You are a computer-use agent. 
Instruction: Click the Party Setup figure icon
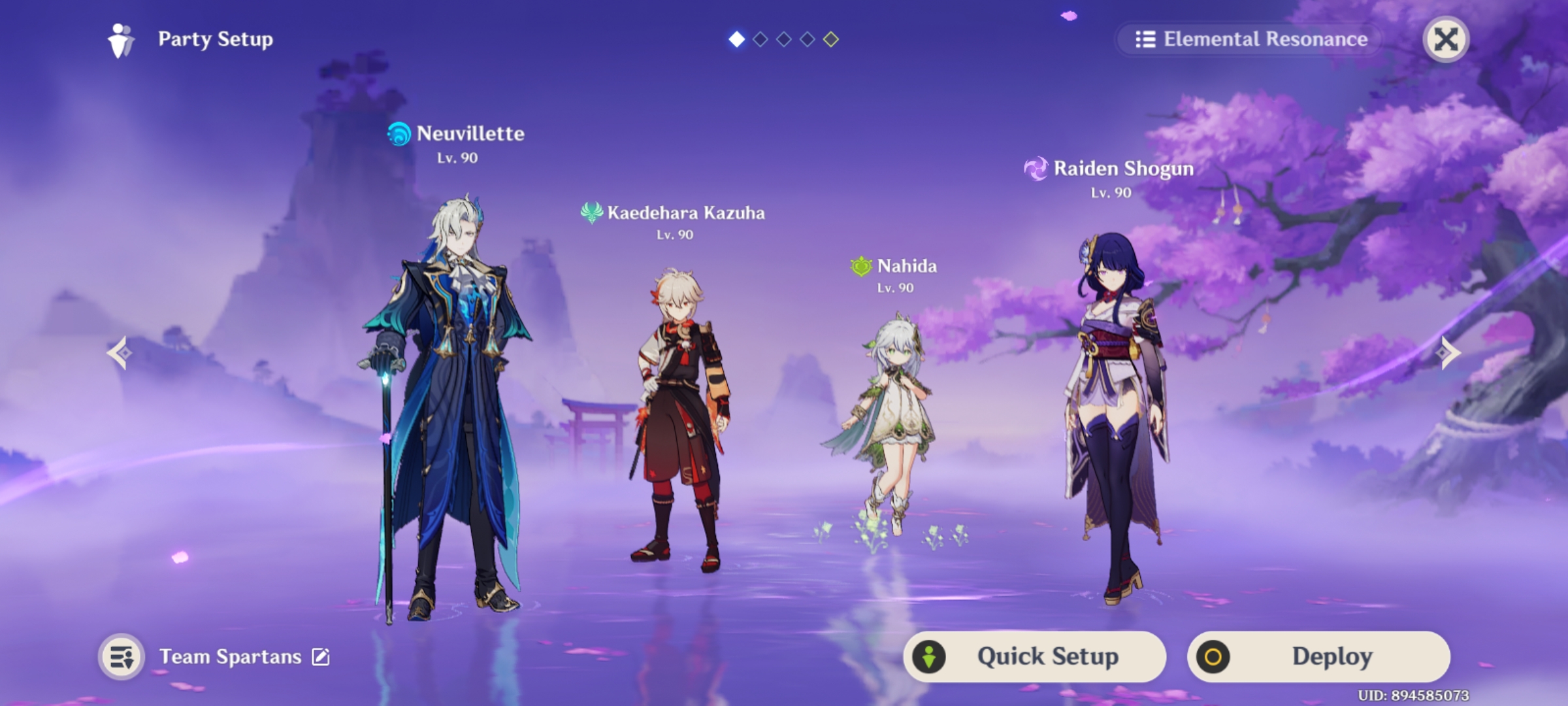click(120, 39)
